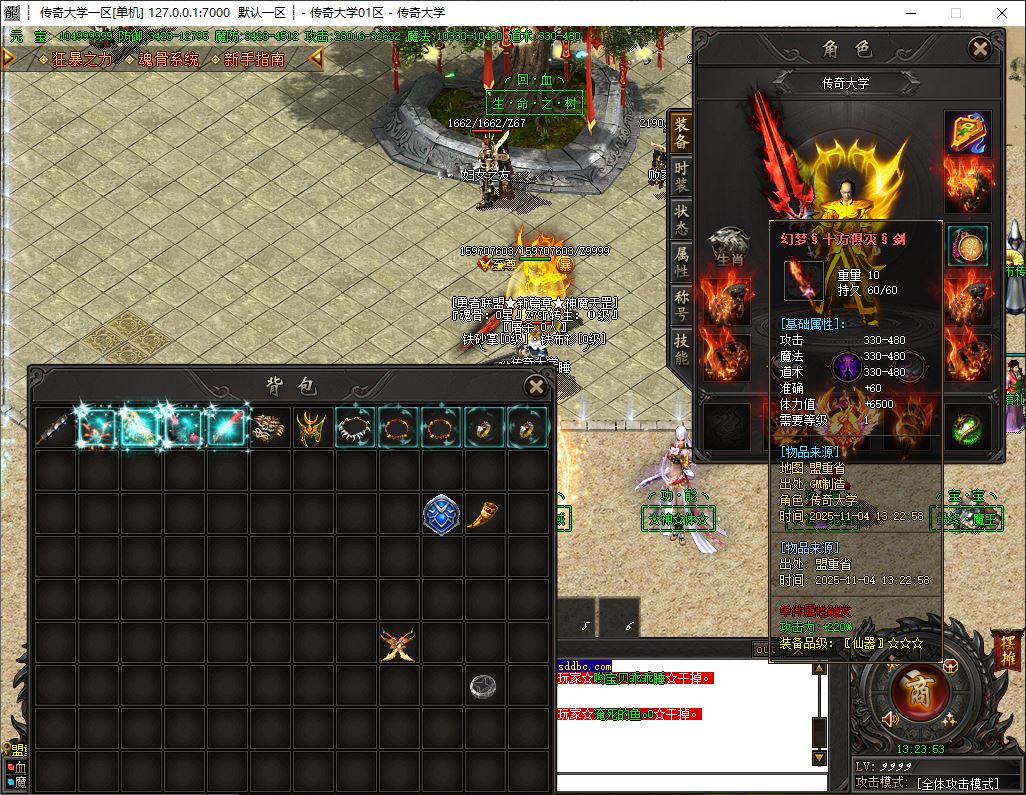This screenshot has width=1026, height=795.
Task: Click the bone-tooth necklace in the backpack
Action: tap(355, 428)
